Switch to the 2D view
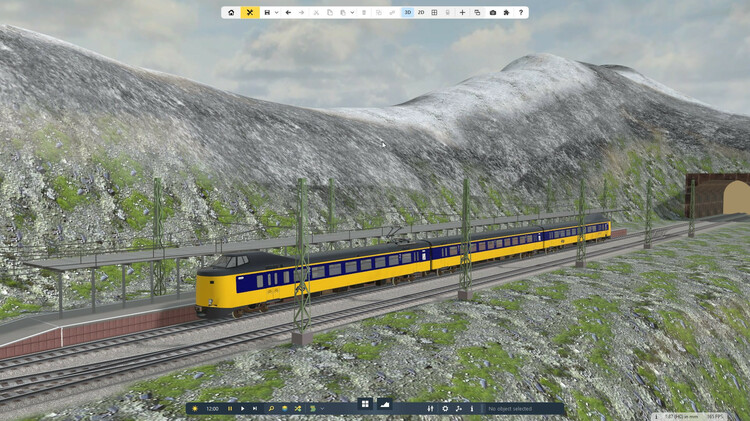750x421 pixels. [x=421, y=13]
